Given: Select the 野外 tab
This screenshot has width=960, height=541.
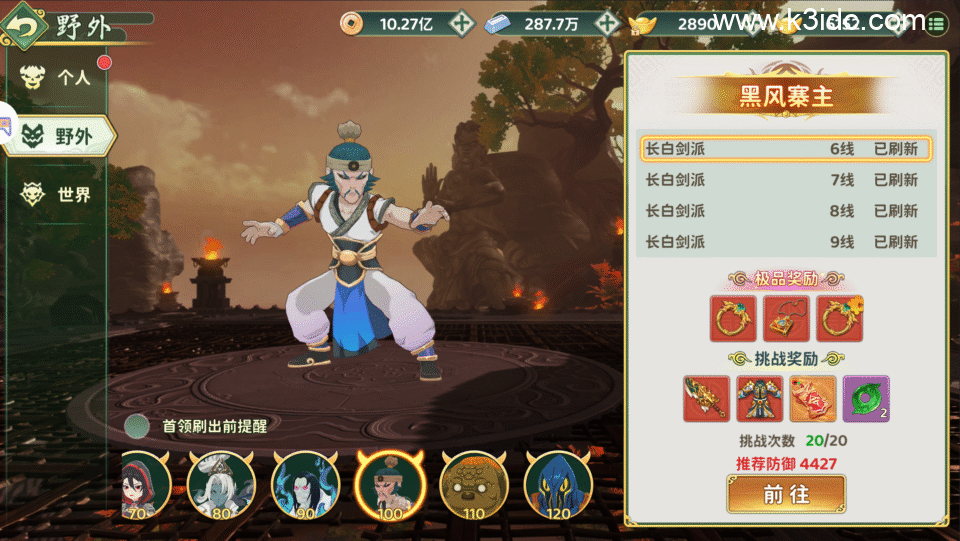Looking at the screenshot, I should pos(62,136).
